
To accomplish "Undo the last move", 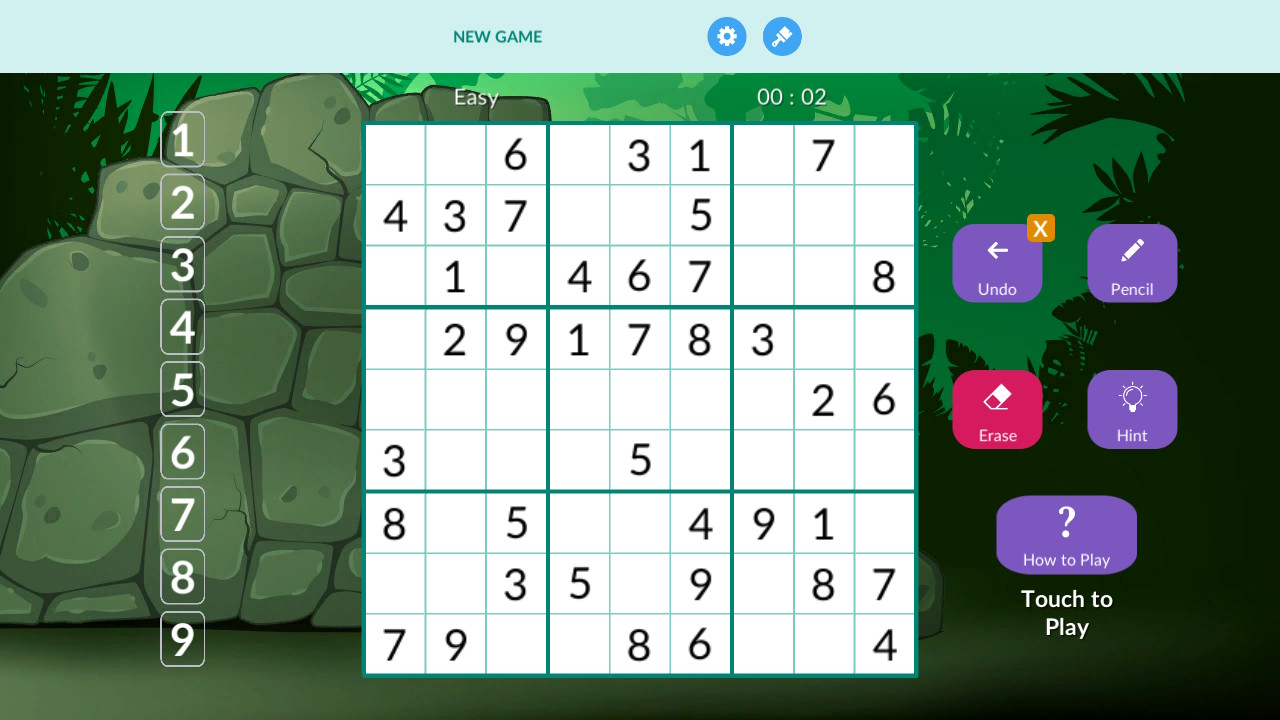I will click(997, 263).
